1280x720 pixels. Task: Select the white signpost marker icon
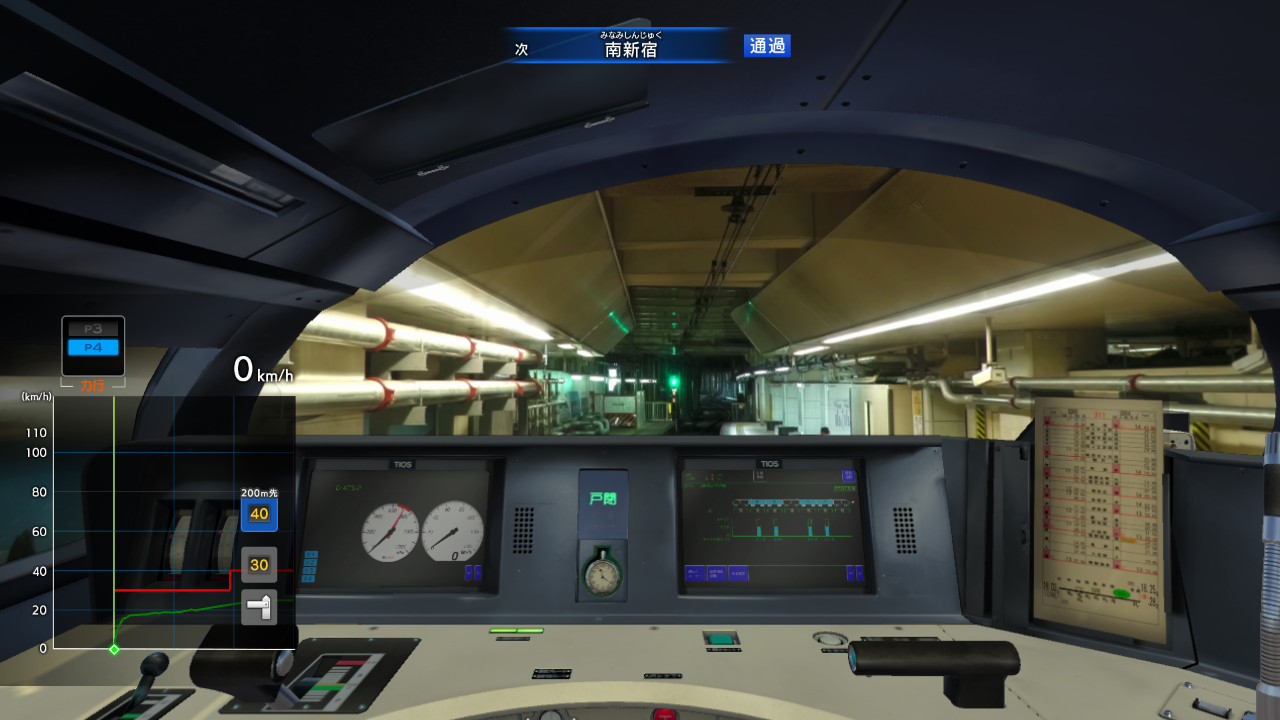point(259,607)
